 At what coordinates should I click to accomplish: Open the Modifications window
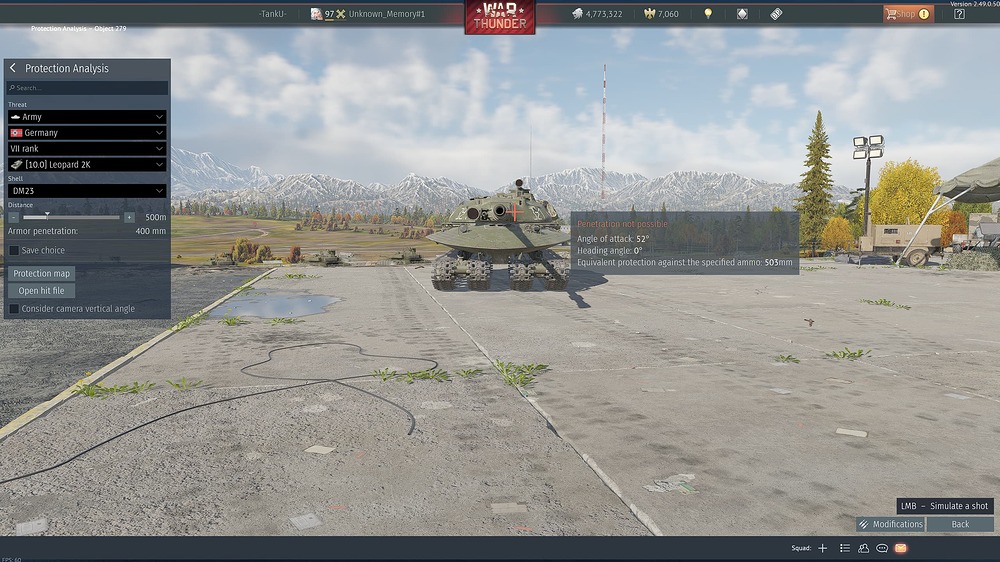890,524
